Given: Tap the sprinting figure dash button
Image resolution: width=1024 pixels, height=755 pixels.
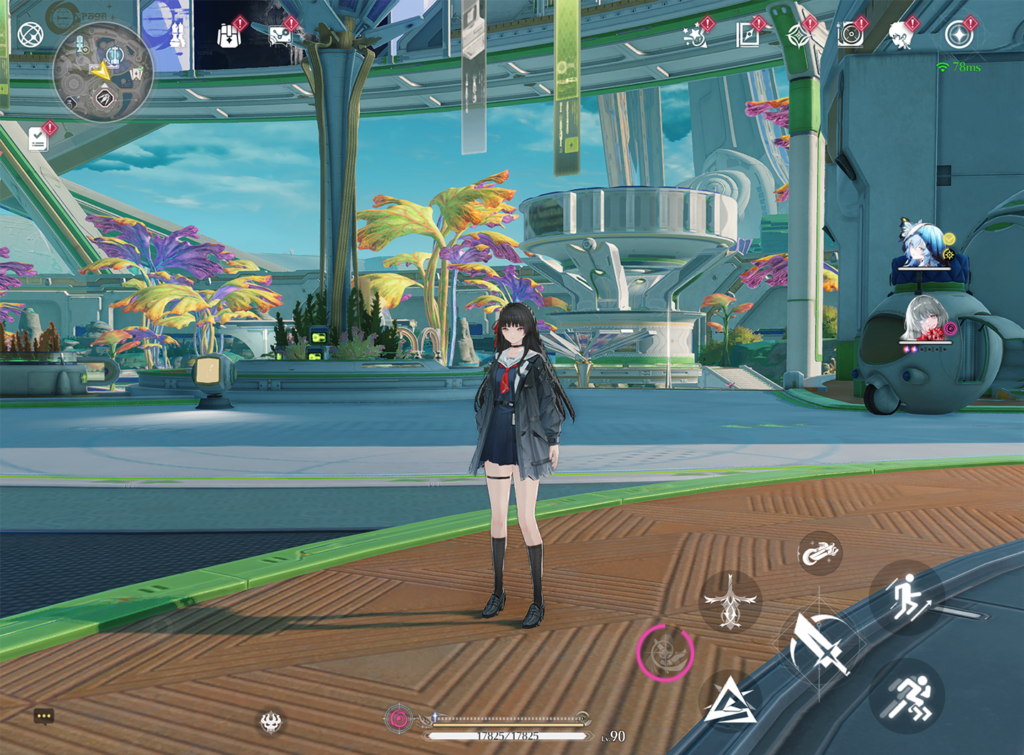Looking at the screenshot, I should pos(907,694).
